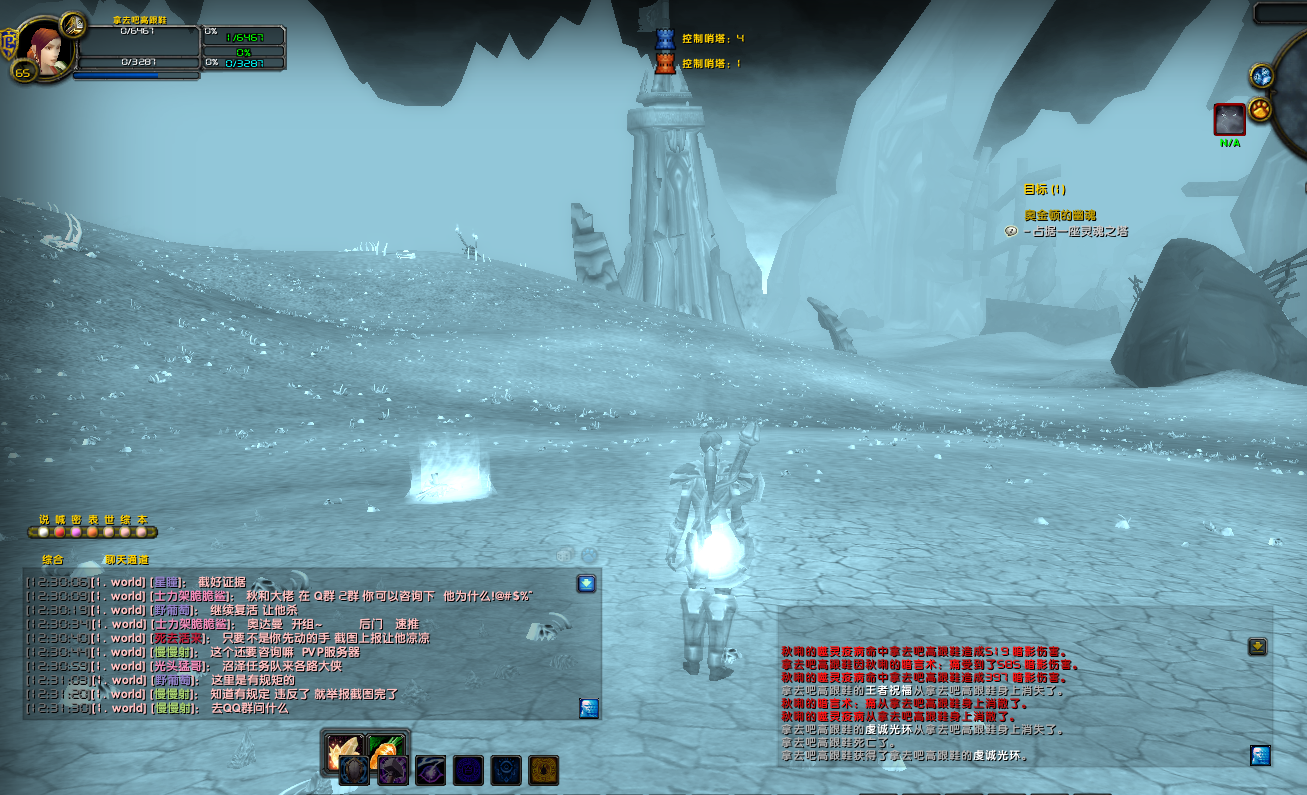Open the 奥金顿的幽魂 quest tracker entry
Viewport: 1307px width, 795px height.
pos(1061,215)
